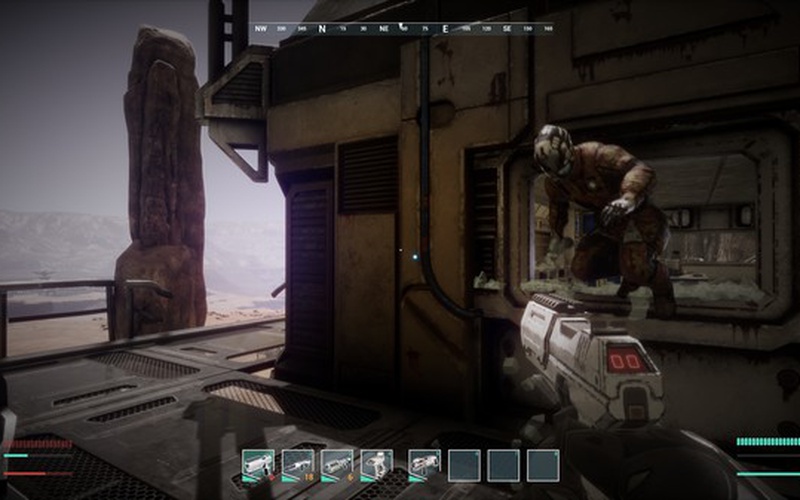Select the long rifle slot showing 18
The height and width of the screenshot is (500, 800).
tap(298, 464)
